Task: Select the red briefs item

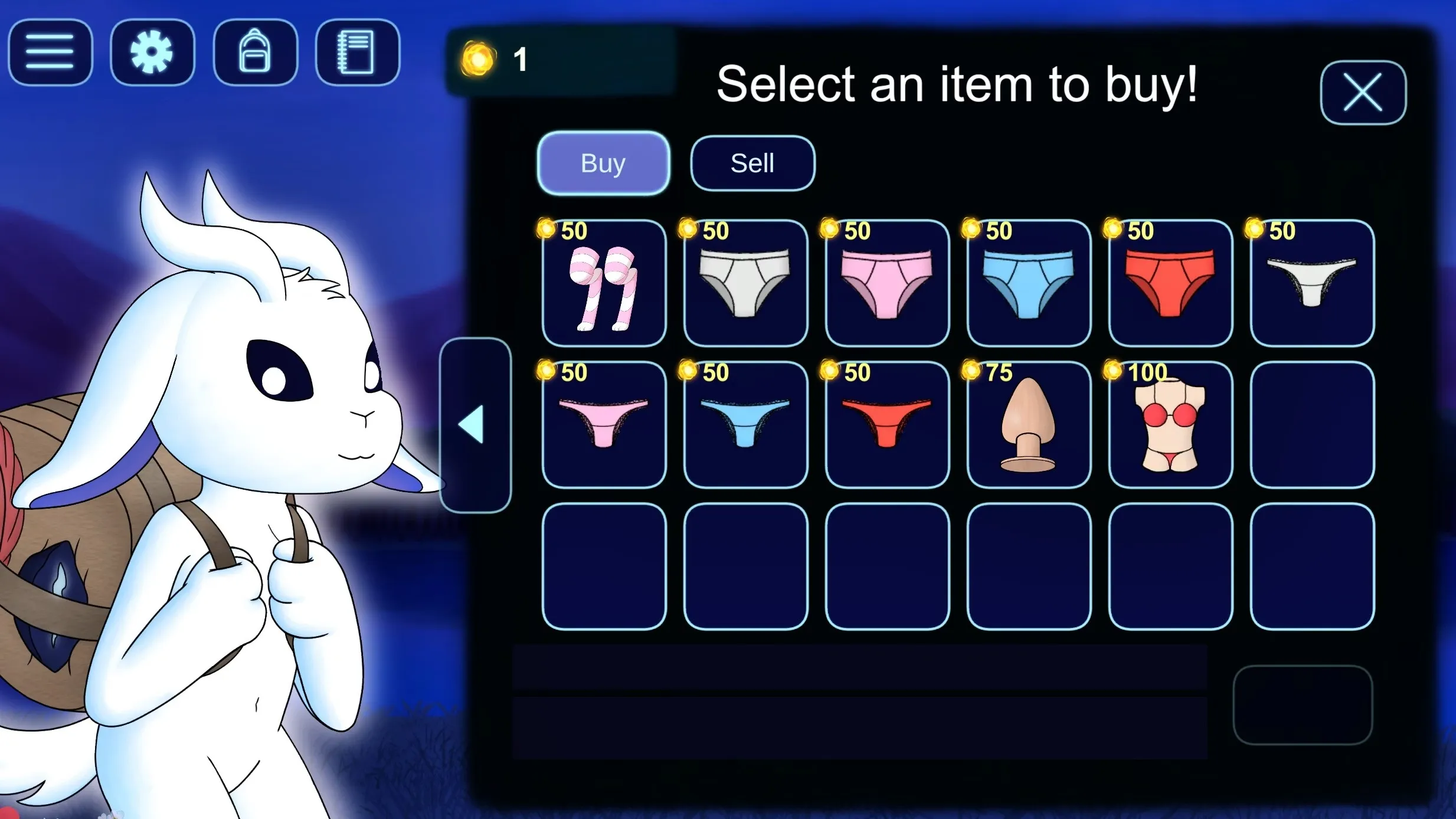Action: (x=1170, y=284)
